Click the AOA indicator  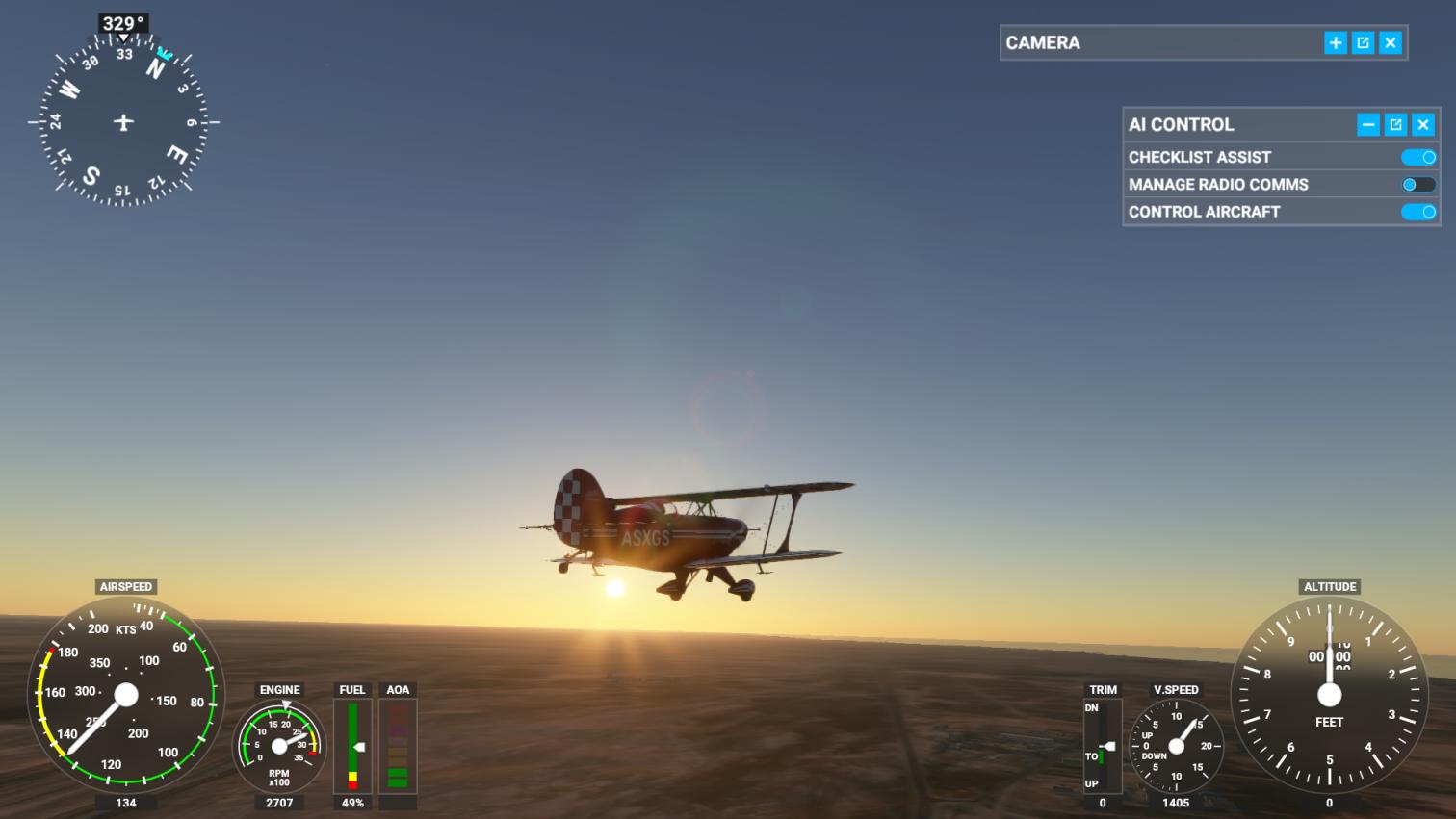pyautogui.click(x=398, y=746)
